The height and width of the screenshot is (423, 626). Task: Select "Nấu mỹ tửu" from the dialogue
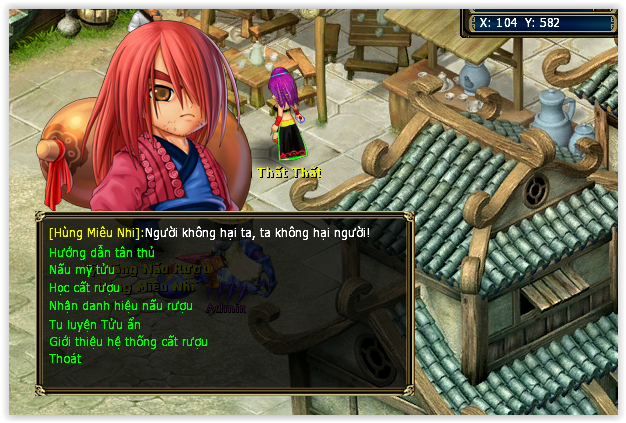coord(82,270)
